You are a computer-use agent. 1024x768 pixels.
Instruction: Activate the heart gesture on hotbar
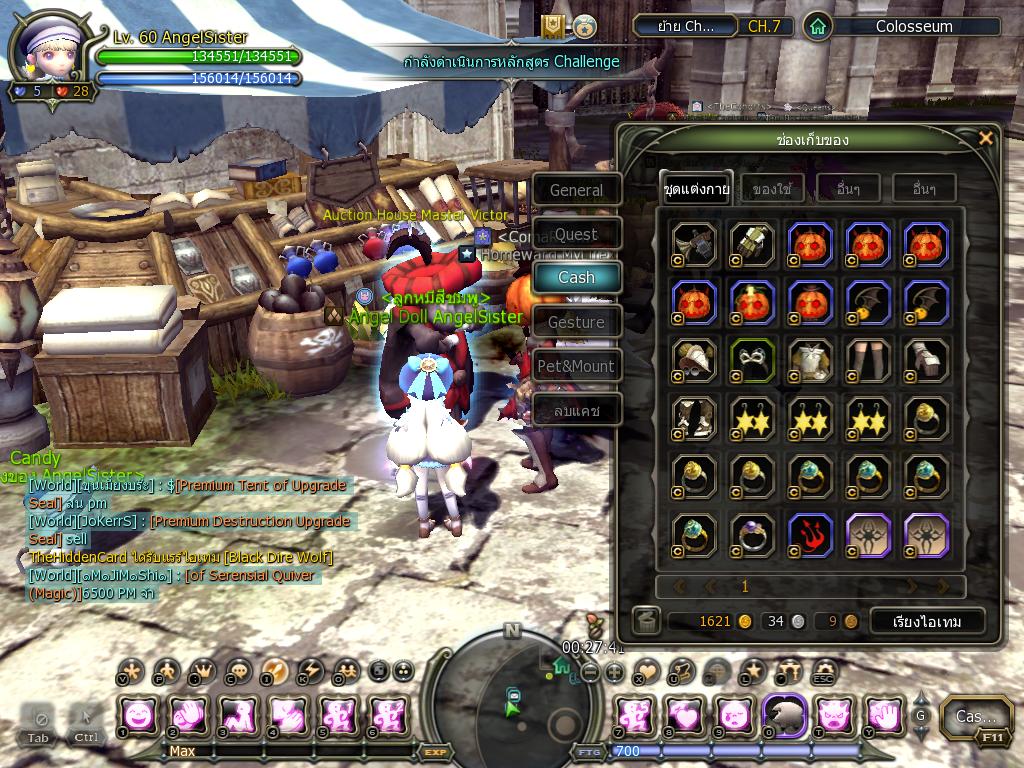[683, 715]
